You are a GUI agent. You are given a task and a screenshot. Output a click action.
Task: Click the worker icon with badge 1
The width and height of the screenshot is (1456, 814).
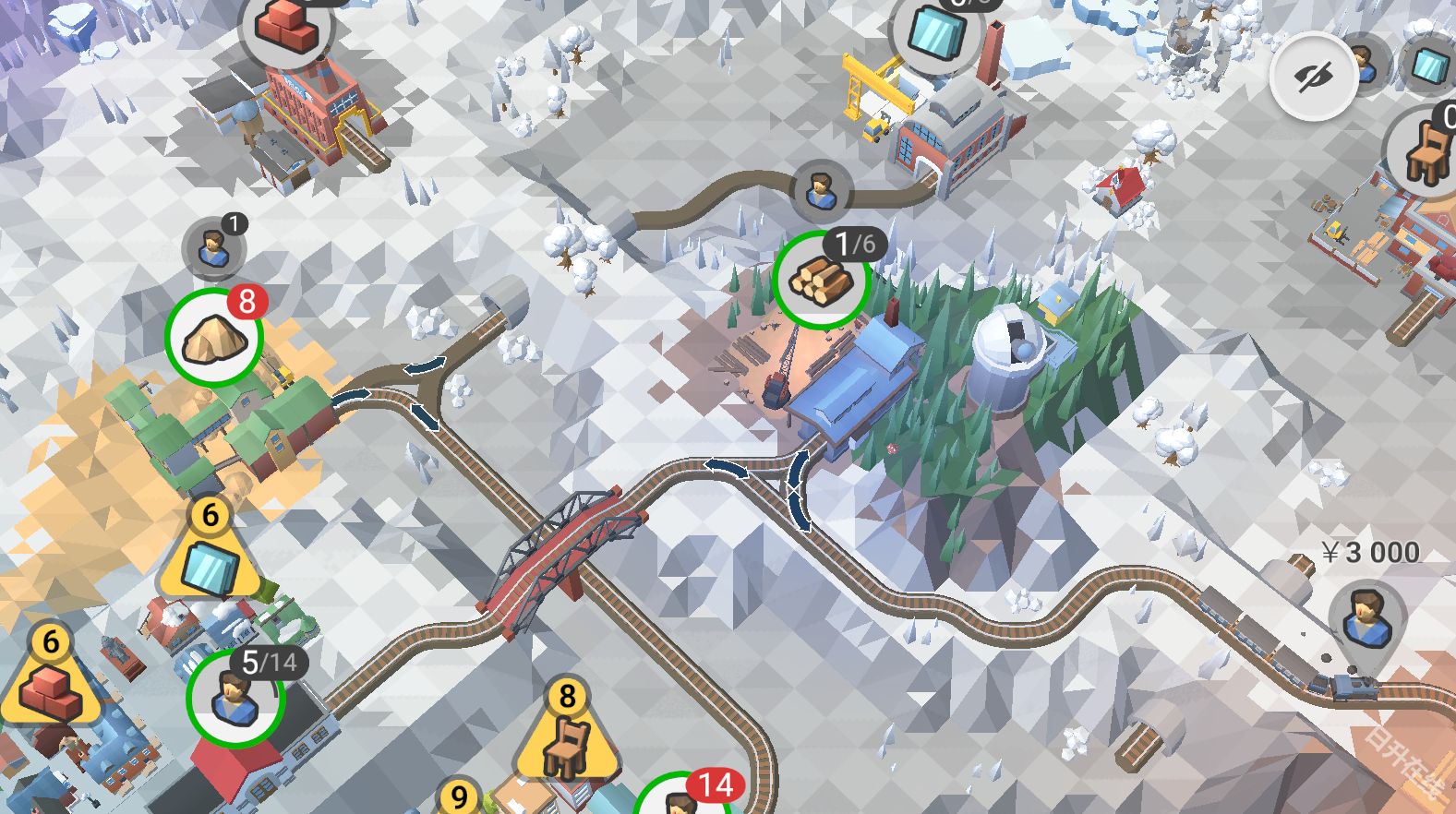(x=214, y=248)
